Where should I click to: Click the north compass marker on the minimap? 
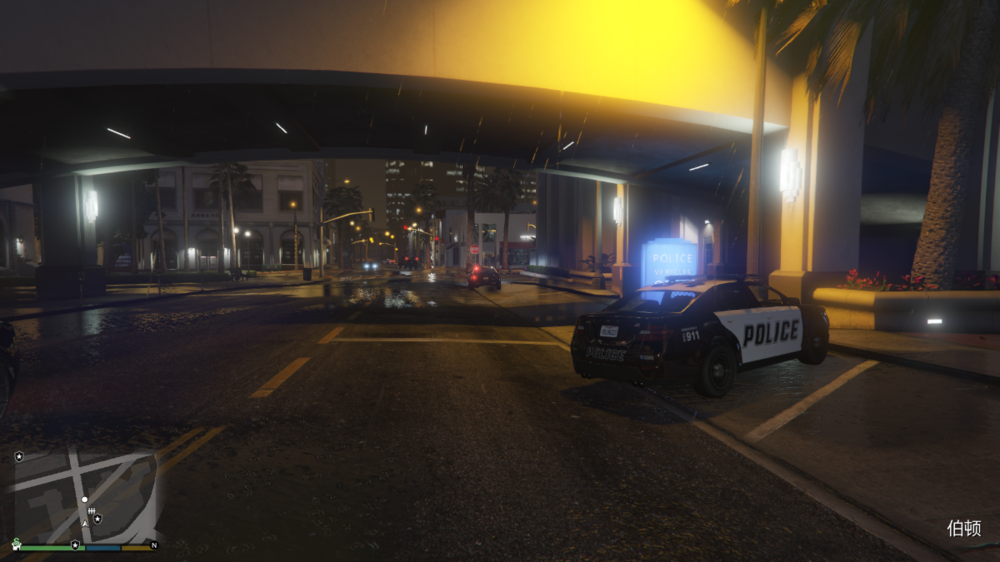[154, 545]
